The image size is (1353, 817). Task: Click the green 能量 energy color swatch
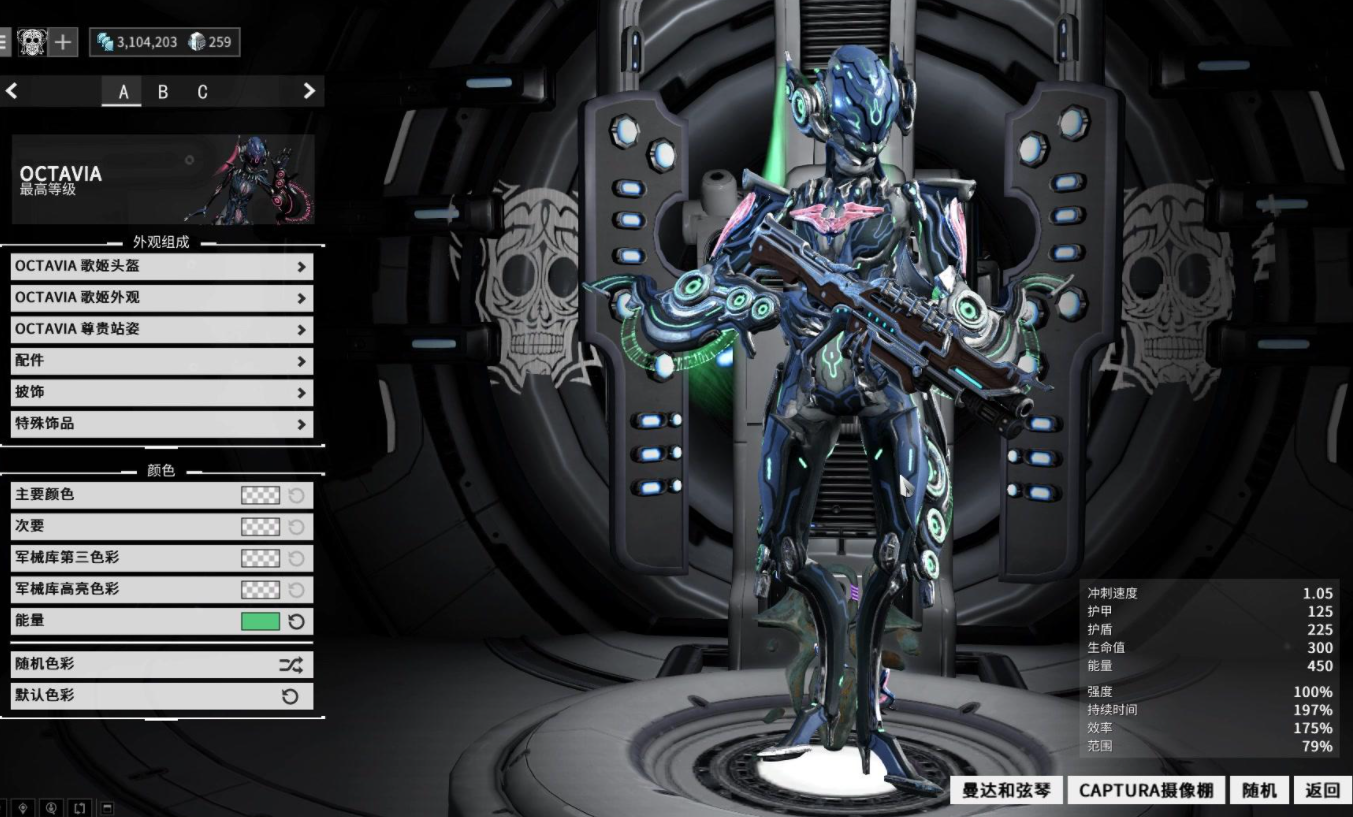coord(260,621)
